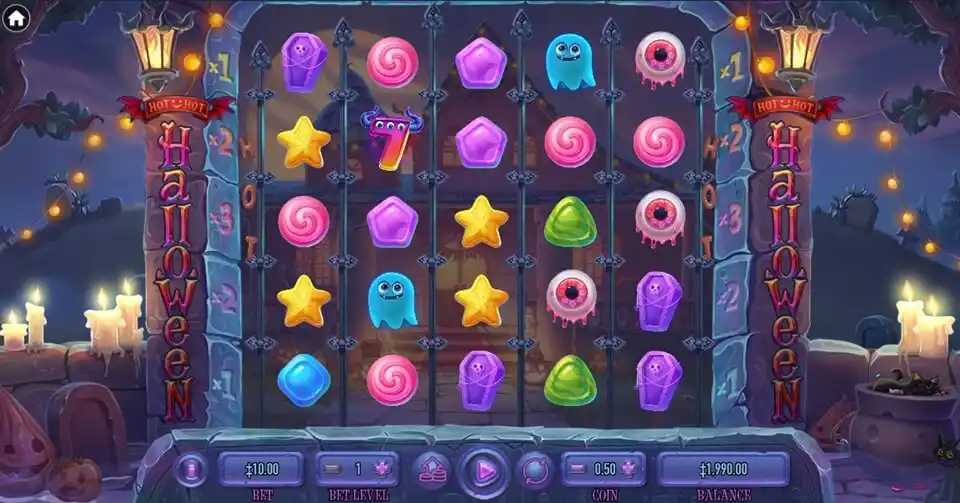
Task: Increase the bet level
Action: click(x=381, y=468)
